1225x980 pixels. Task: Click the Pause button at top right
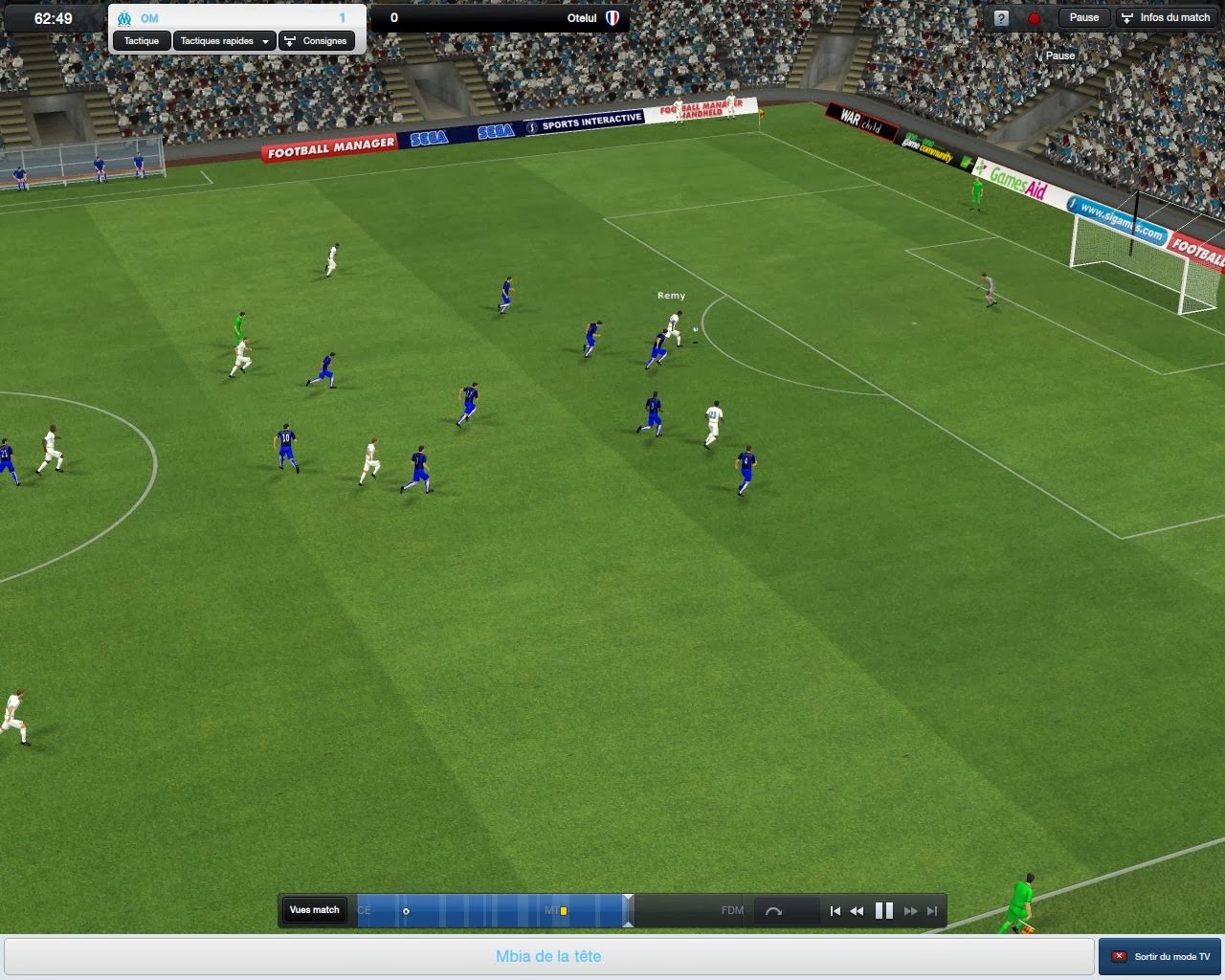pos(1082,17)
